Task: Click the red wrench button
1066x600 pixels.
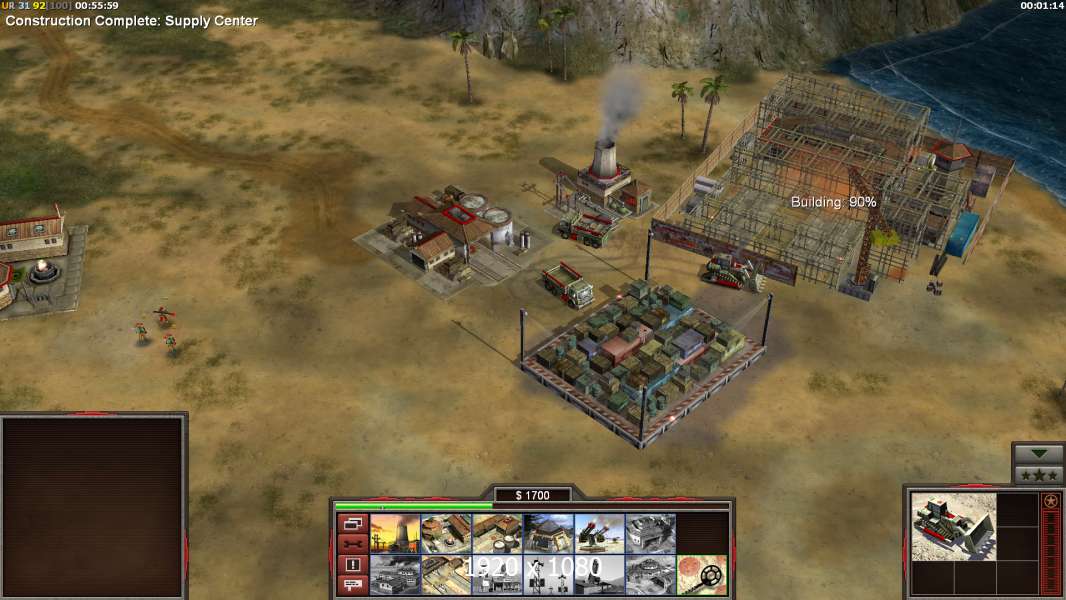Action: pos(352,544)
